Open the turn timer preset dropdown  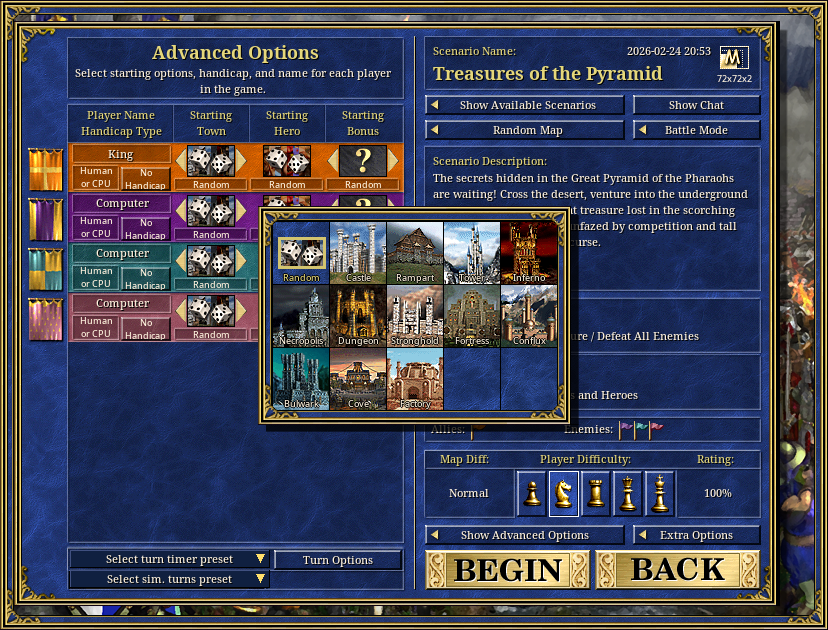pos(170,560)
